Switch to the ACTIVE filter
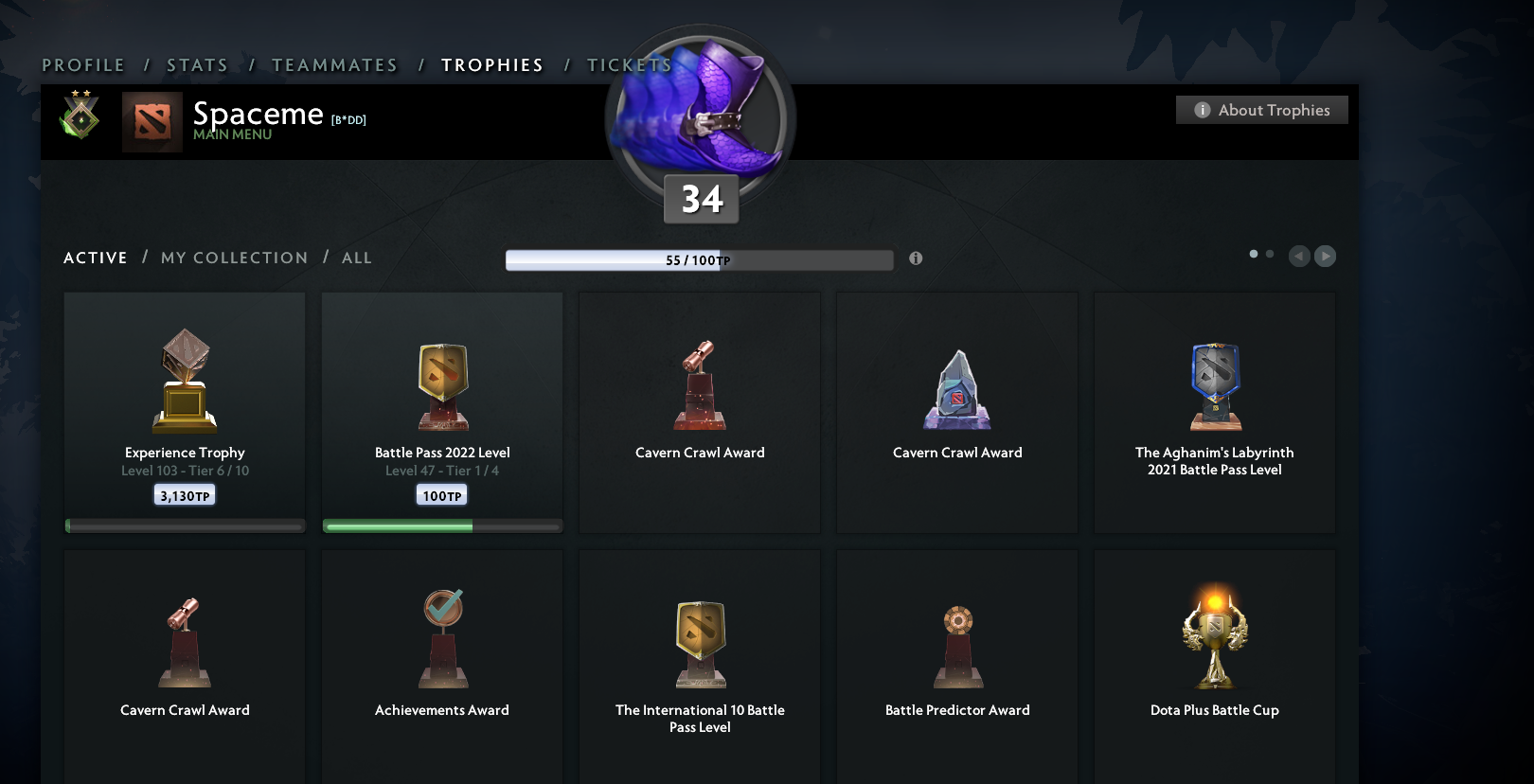This screenshot has width=1534, height=784. (x=95, y=258)
